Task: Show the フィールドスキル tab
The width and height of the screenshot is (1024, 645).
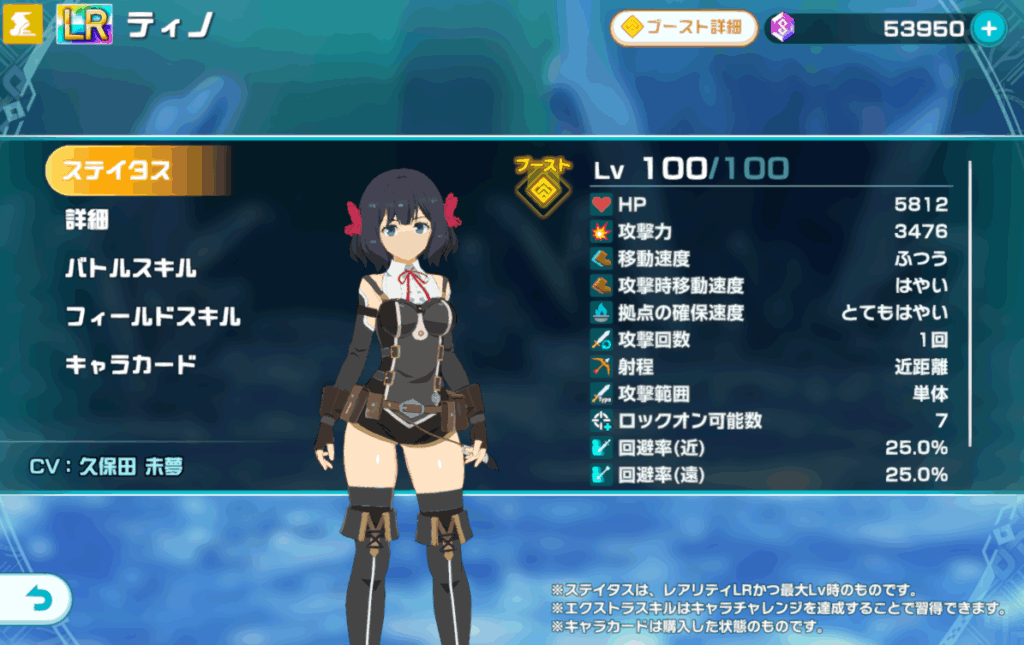Action: pyautogui.click(x=152, y=317)
